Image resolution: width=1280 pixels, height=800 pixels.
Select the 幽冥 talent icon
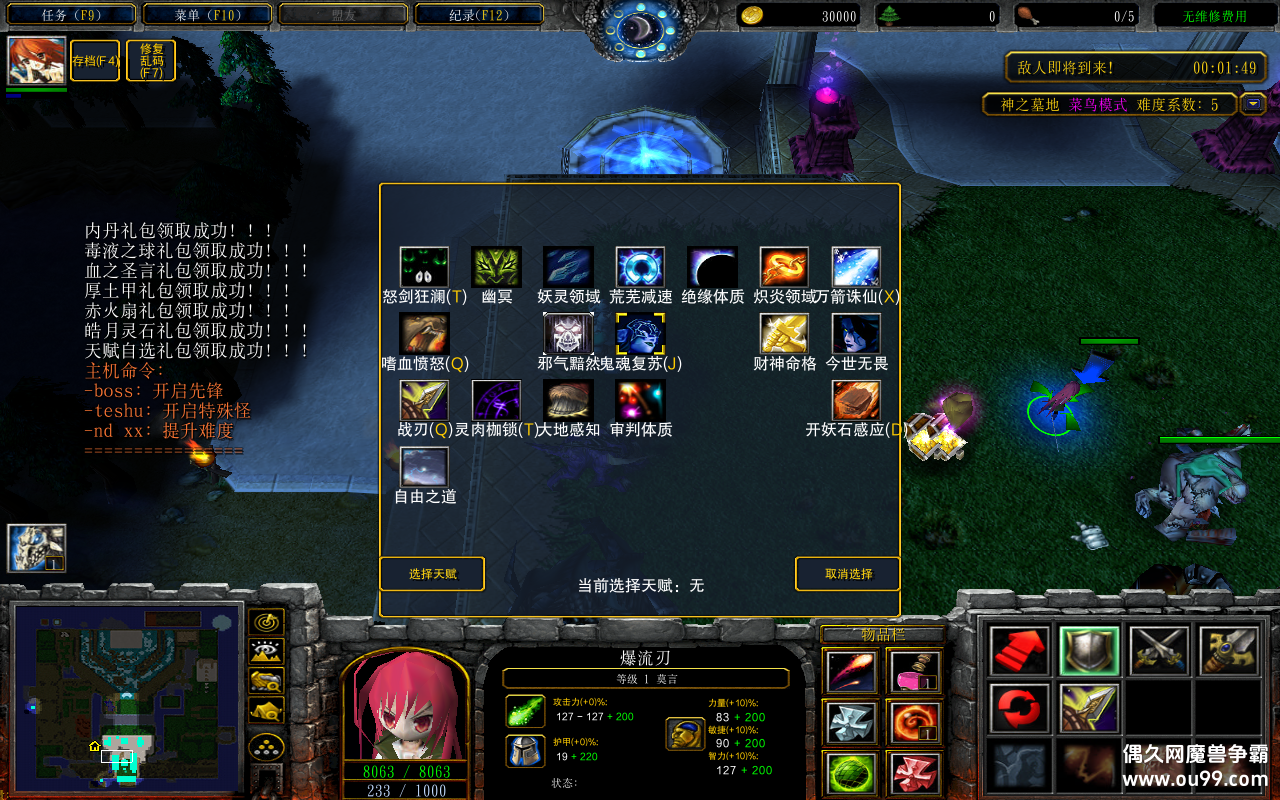(496, 267)
